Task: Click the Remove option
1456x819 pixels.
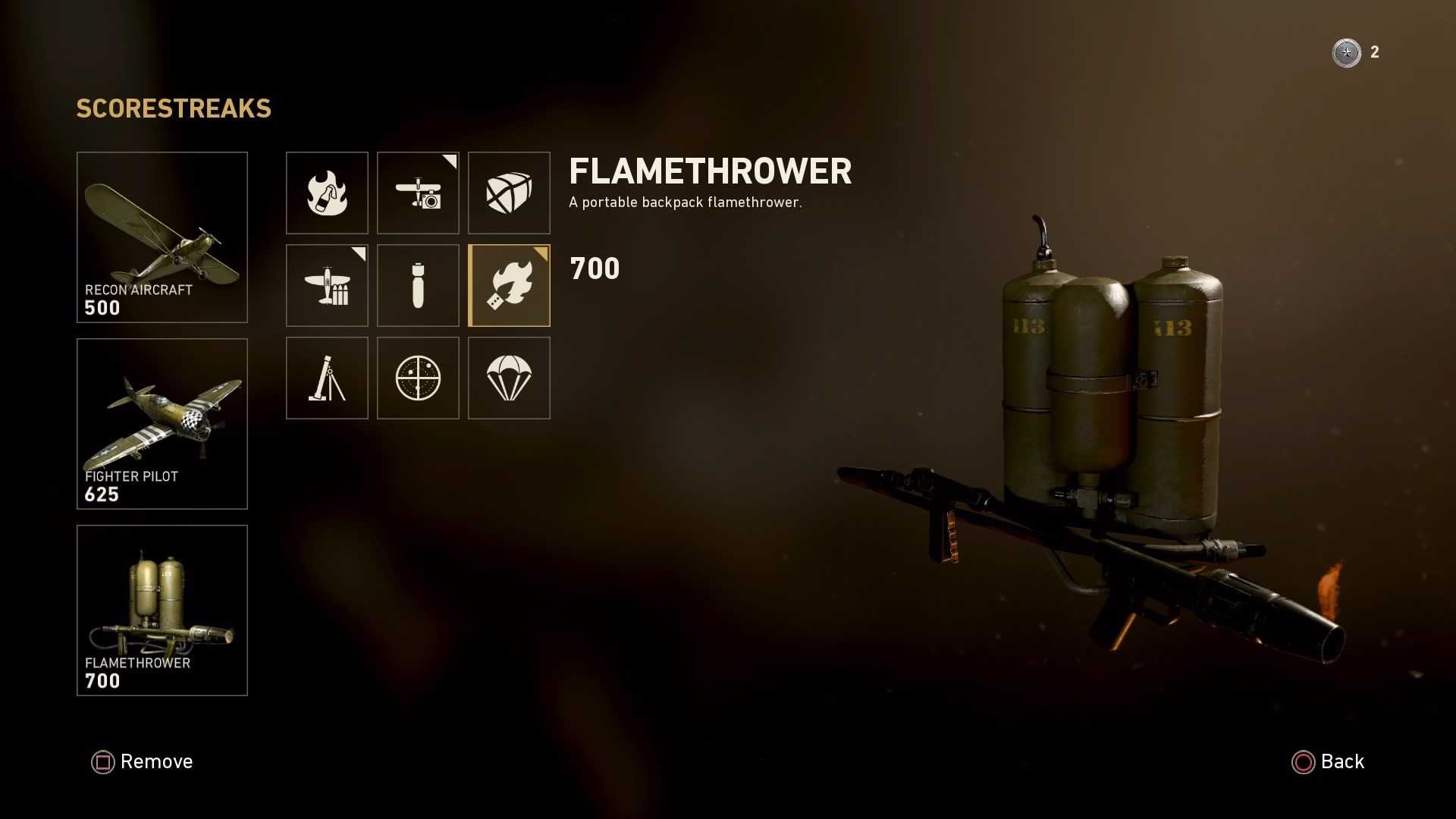Action: 143,761
